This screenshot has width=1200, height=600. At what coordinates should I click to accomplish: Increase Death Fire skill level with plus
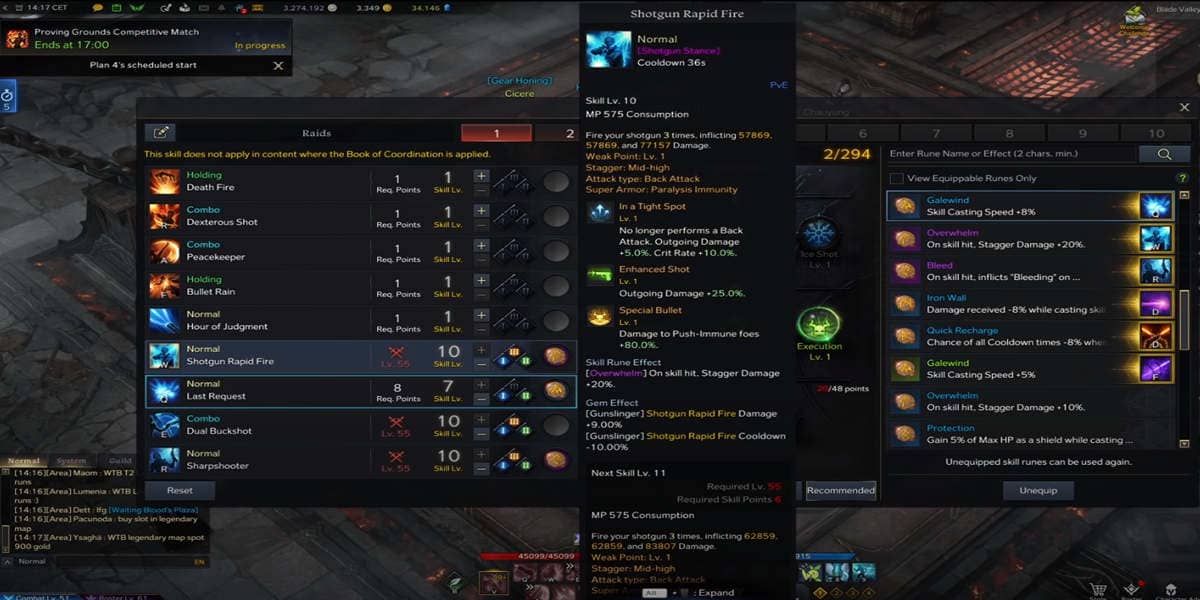[x=481, y=175]
